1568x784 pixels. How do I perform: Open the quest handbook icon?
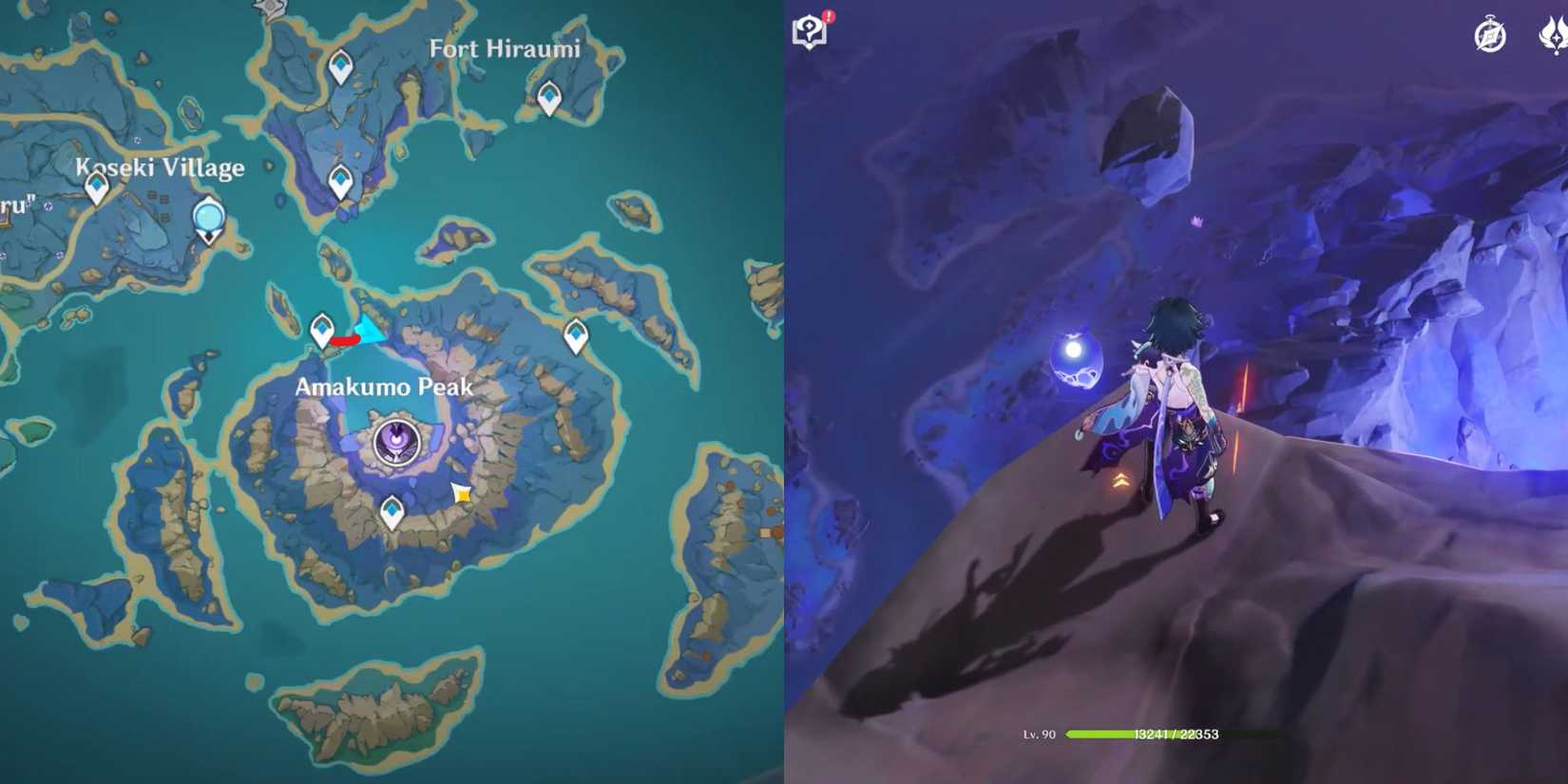[x=809, y=33]
